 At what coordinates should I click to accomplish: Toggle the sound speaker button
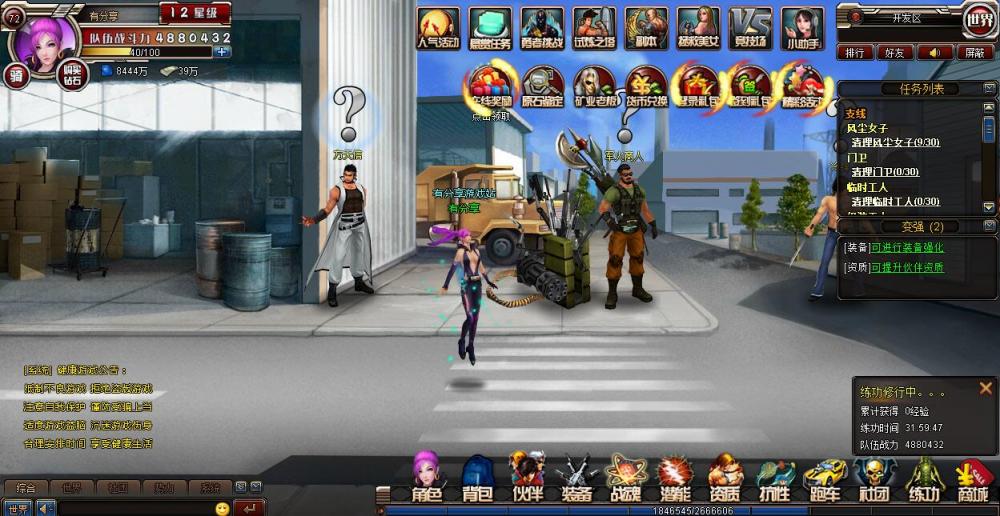click(x=934, y=52)
